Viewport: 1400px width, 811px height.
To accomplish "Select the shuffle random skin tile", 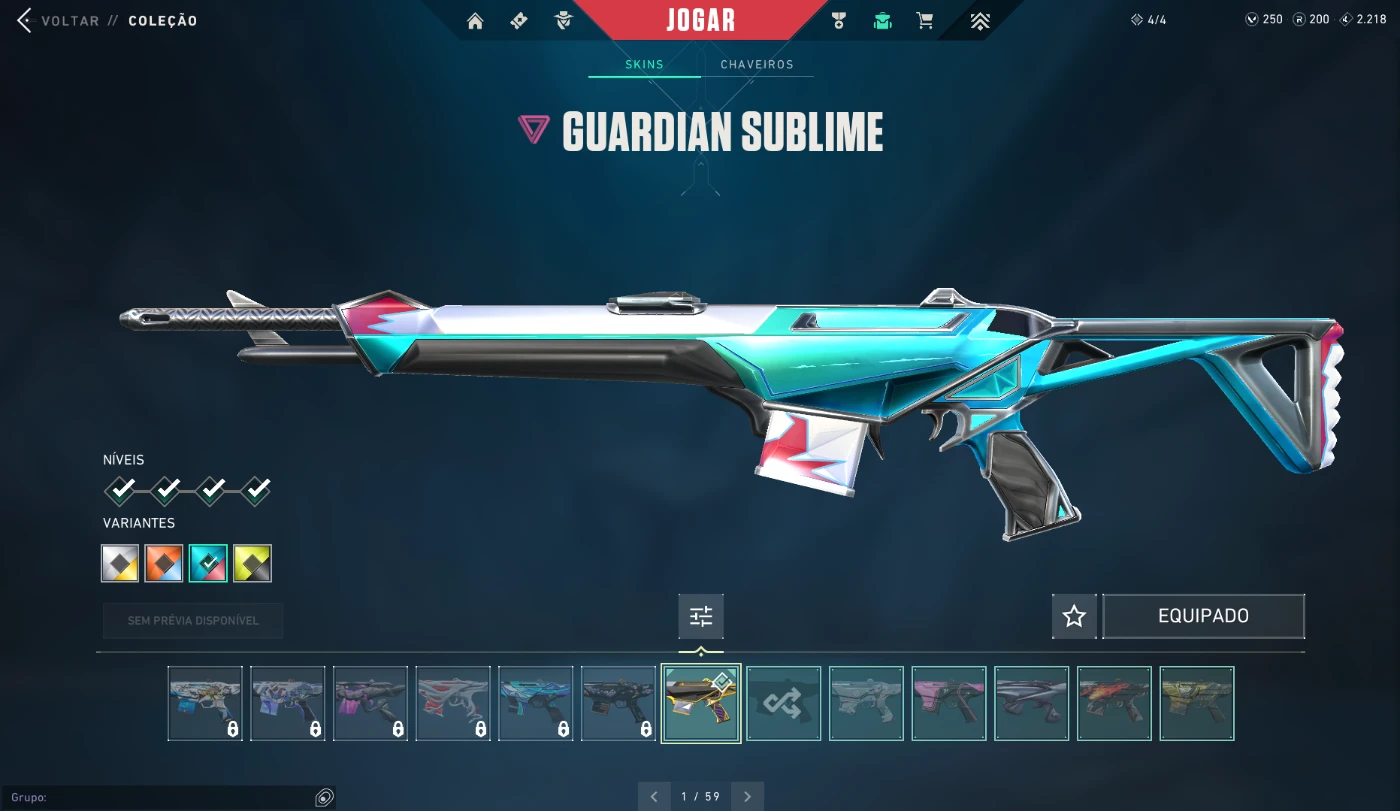I will pyautogui.click(x=784, y=704).
